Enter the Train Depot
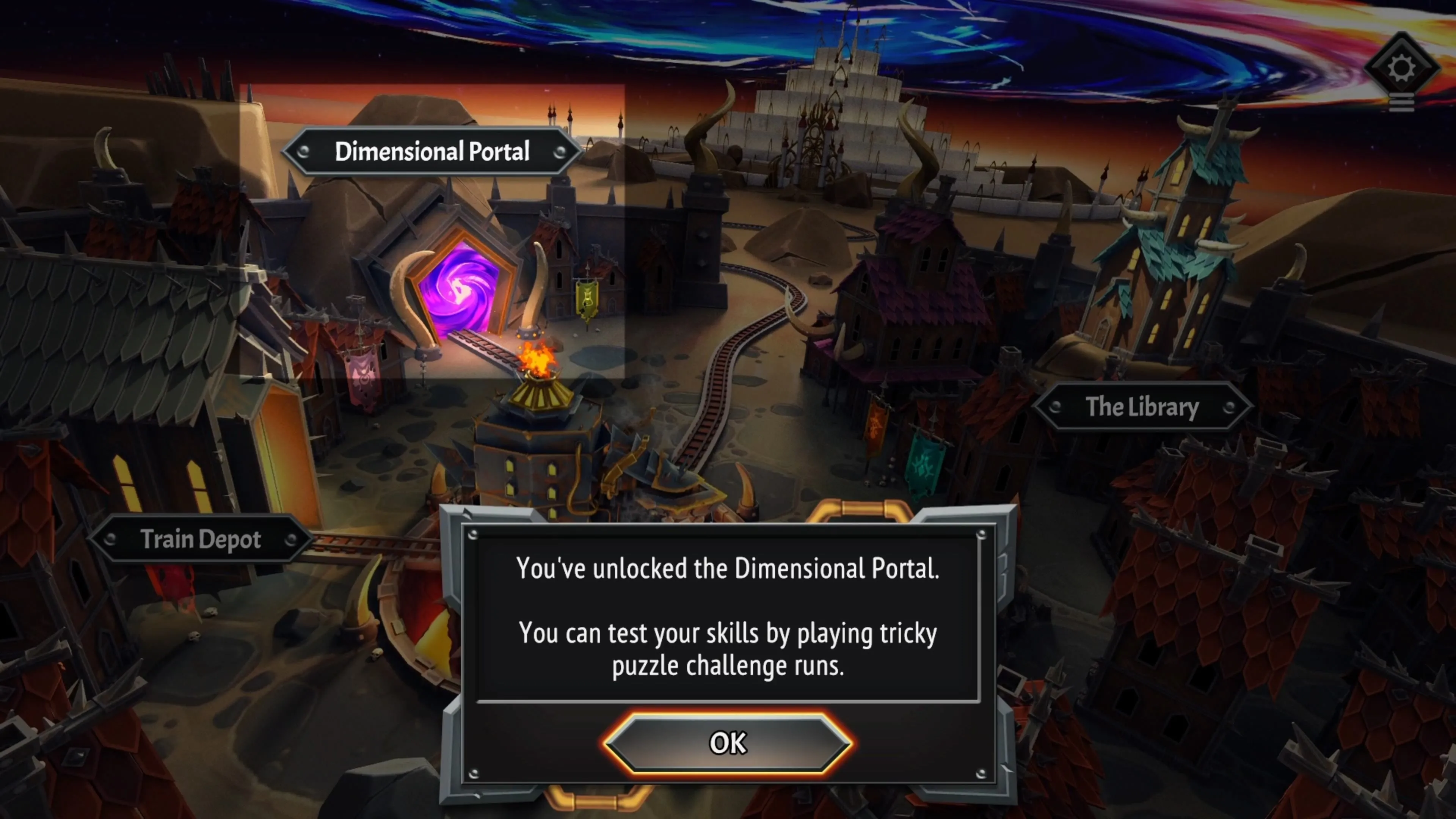This screenshot has height=819, width=1456. pyautogui.click(x=201, y=539)
